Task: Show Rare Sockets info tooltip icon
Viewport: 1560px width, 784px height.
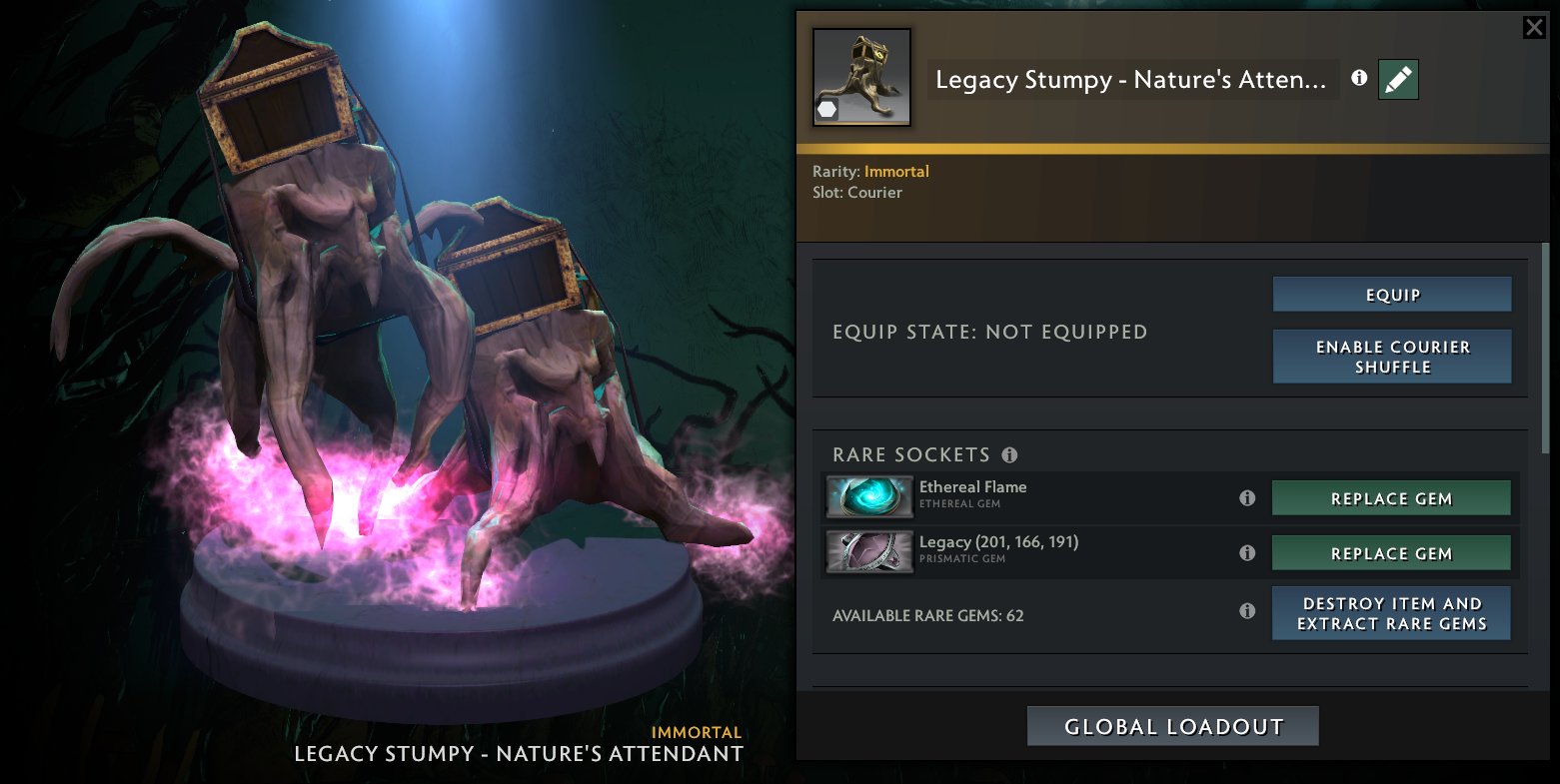Action: 1009,455
